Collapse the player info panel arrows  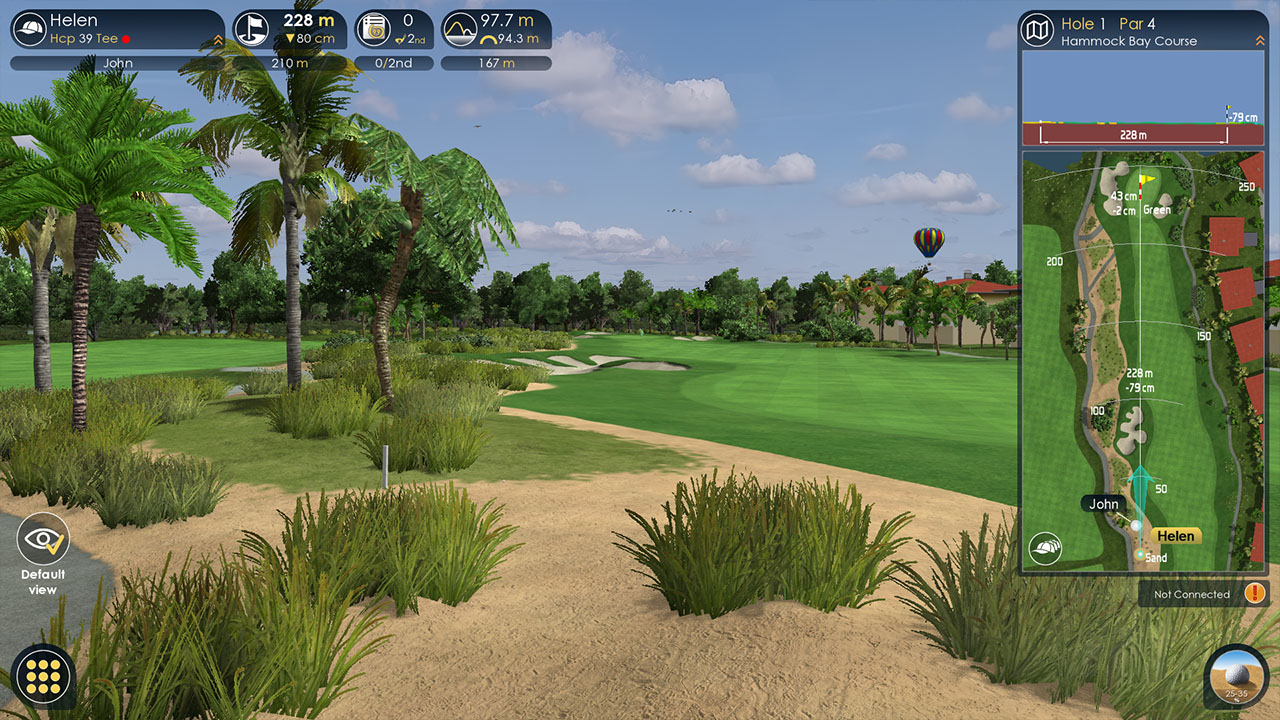pyautogui.click(x=218, y=40)
